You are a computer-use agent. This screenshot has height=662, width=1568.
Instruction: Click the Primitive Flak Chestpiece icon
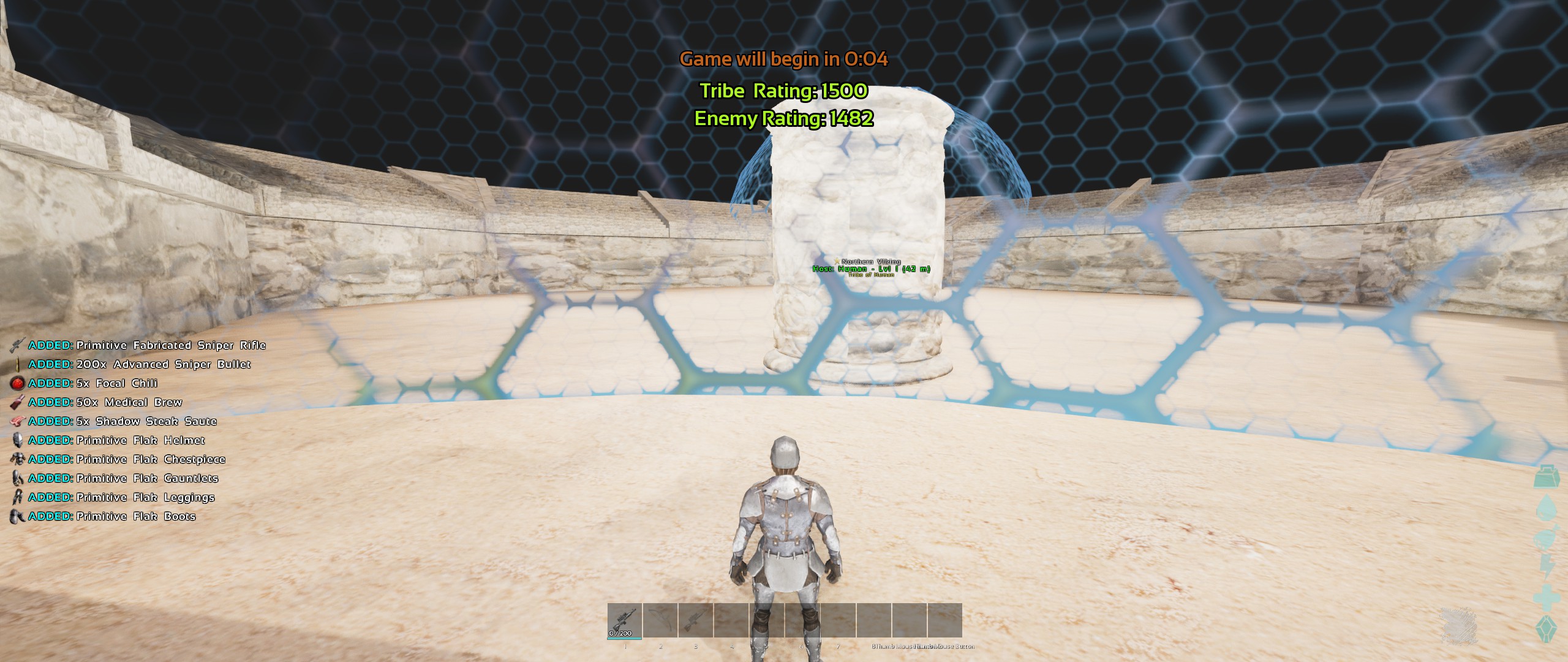[18, 459]
